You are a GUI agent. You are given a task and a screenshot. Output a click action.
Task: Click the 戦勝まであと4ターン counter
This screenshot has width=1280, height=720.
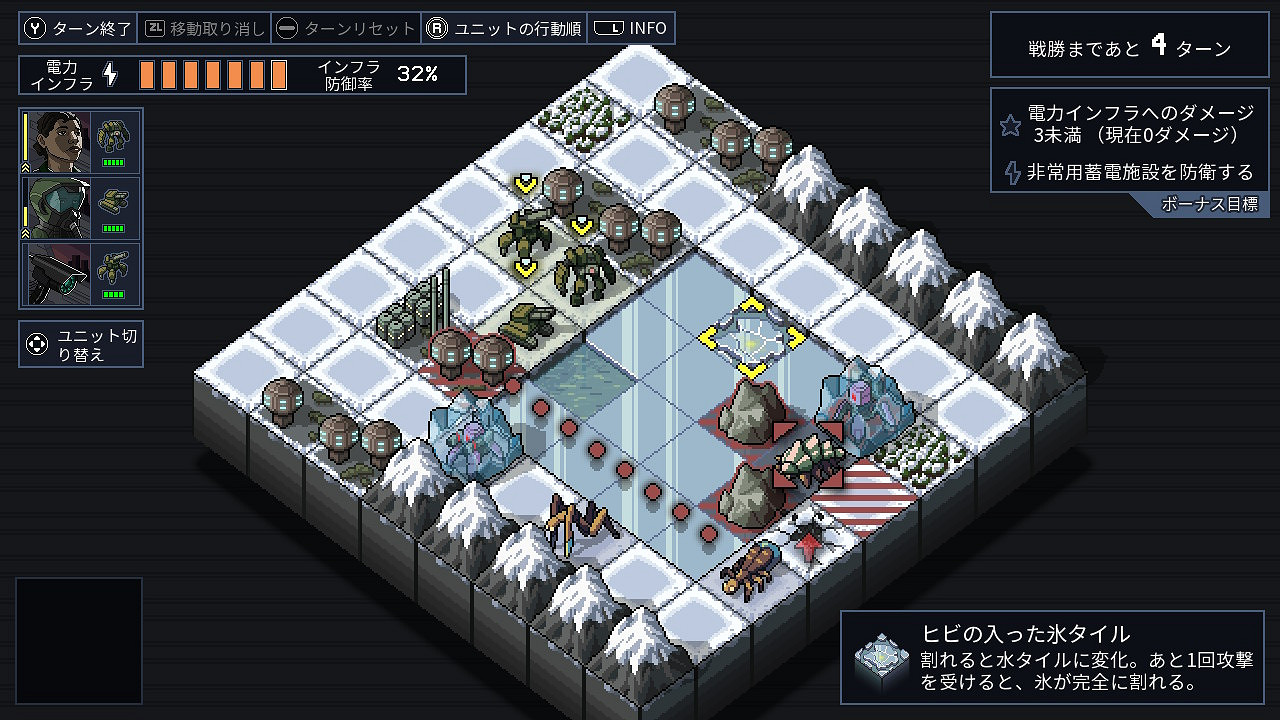coord(1128,44)
